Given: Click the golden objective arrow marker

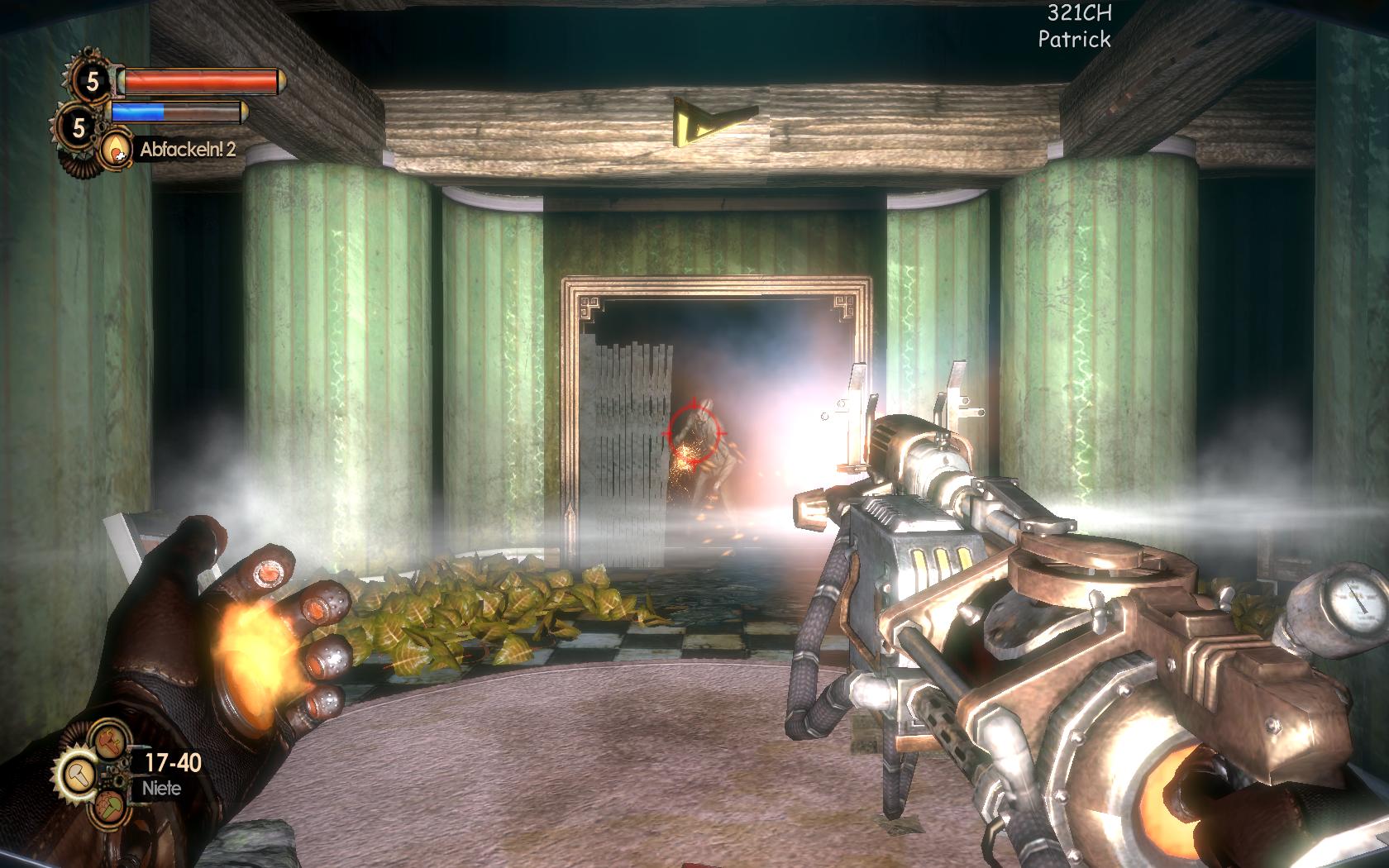Looking at the screenshot, I should pyautogui.click(x=713, y=119).
